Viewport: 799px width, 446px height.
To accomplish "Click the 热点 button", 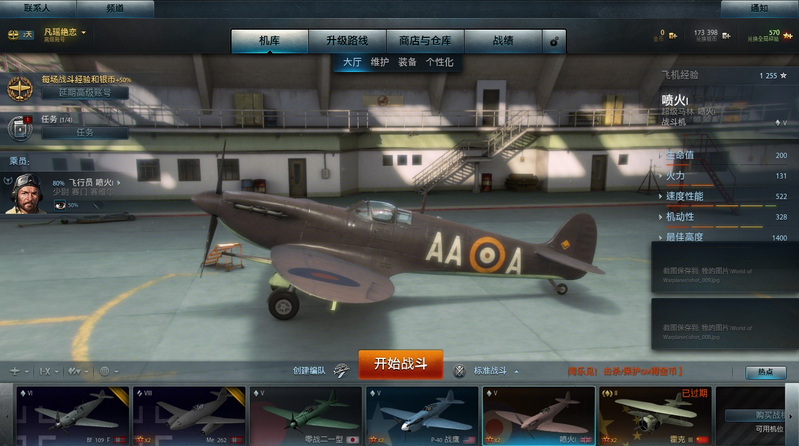I will click(x=765, y=372).
